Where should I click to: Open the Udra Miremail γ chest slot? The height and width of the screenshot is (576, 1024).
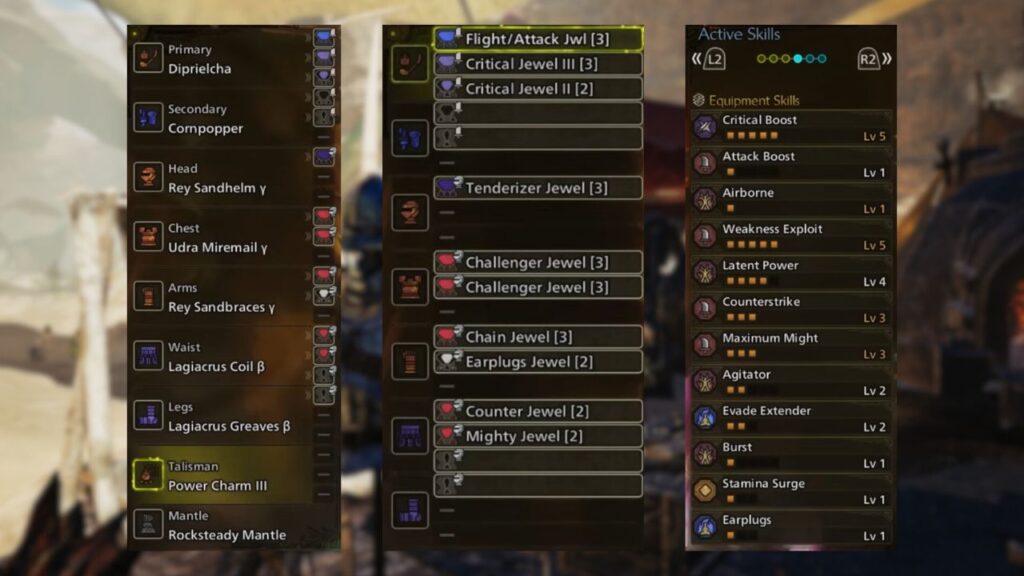tap(222, 238)
